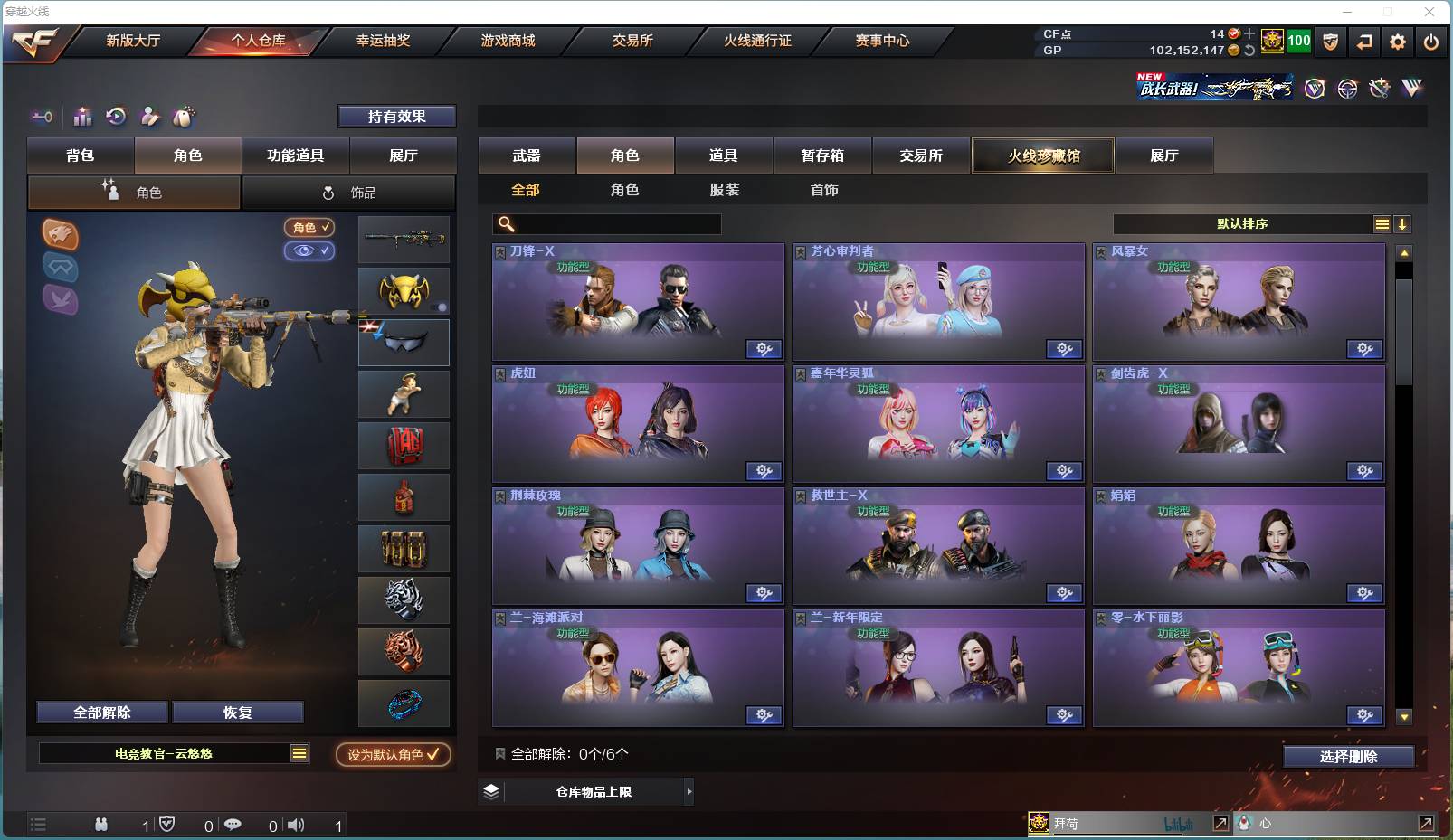The height and width of the screenshot is (840, 1453).
Task: Open the ranking stats icon near the top left
Action: (x=82, y=117)
